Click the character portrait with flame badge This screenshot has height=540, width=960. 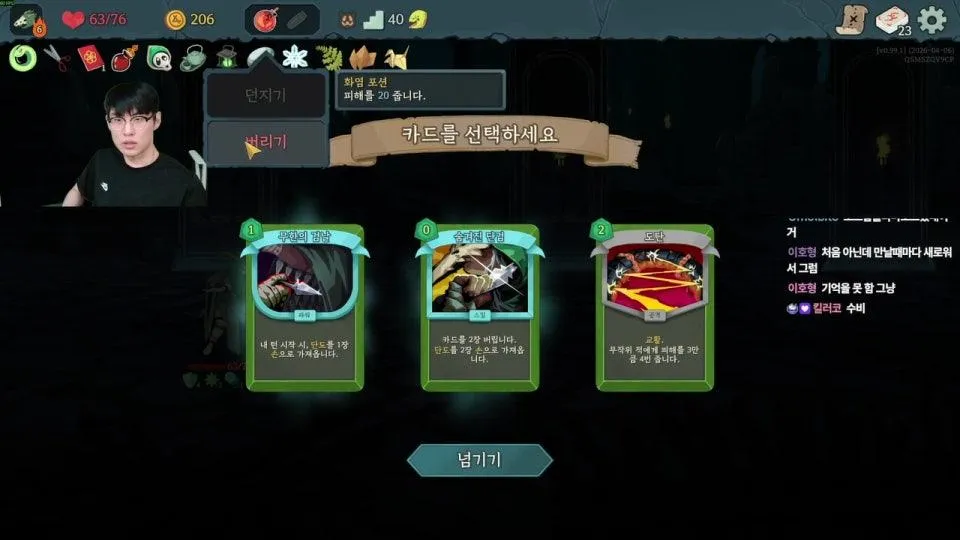tap(25, 20)
